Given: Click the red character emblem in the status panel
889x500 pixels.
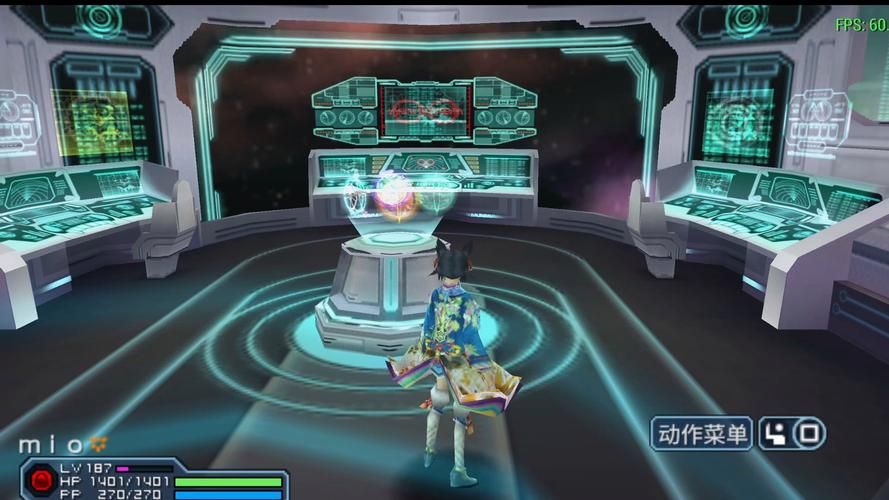Looking at the screenshot, I should [x=42, y=481].
